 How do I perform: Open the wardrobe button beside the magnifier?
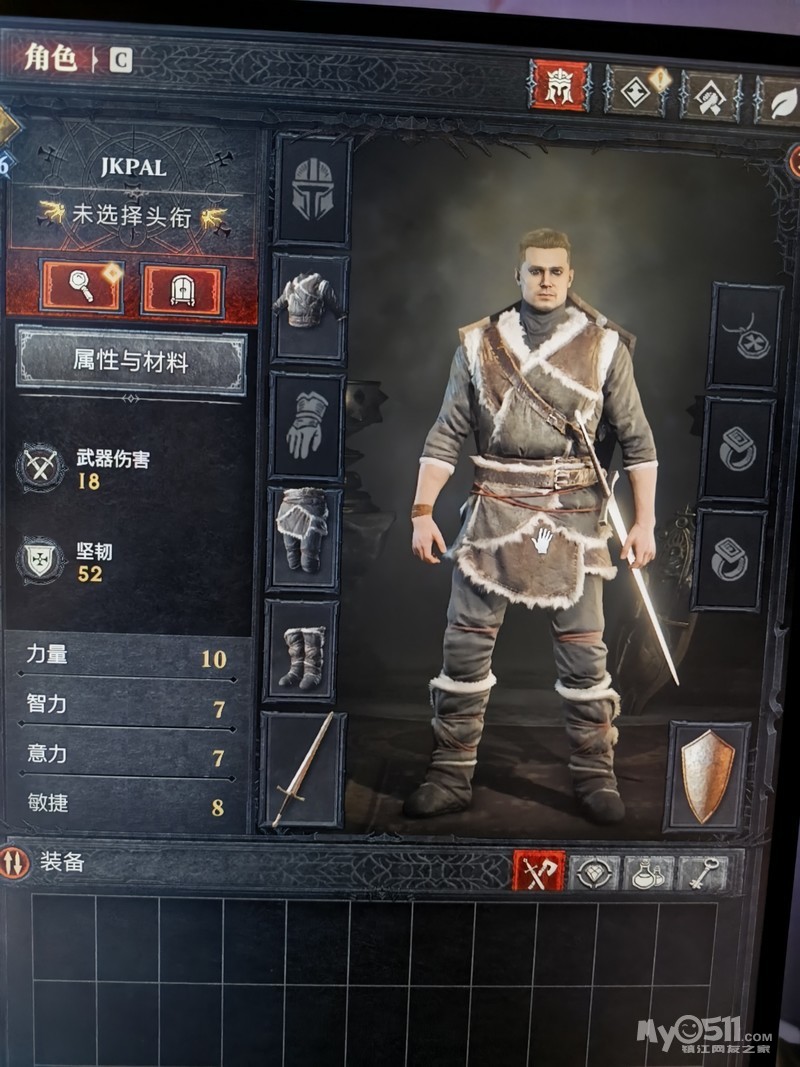tap(182, 290)
